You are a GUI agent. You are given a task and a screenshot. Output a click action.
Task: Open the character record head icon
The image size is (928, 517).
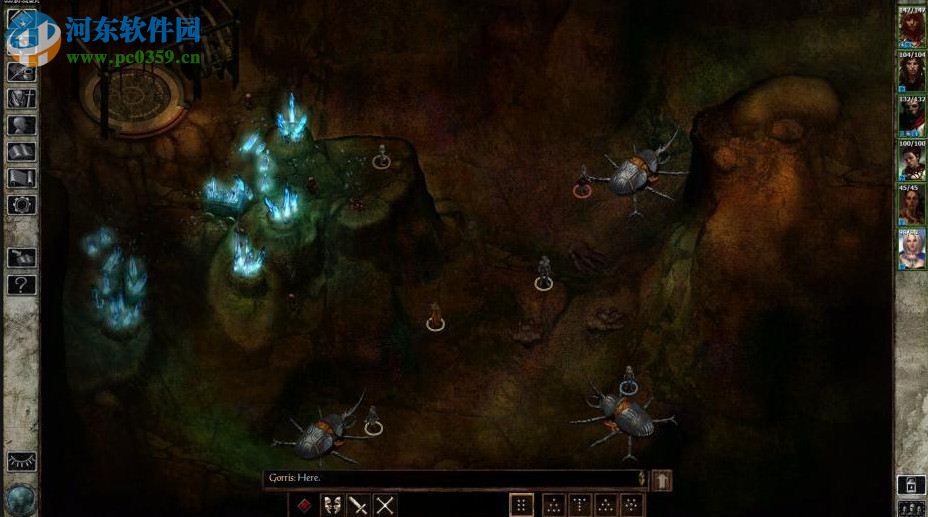click(x=21, y=125)
